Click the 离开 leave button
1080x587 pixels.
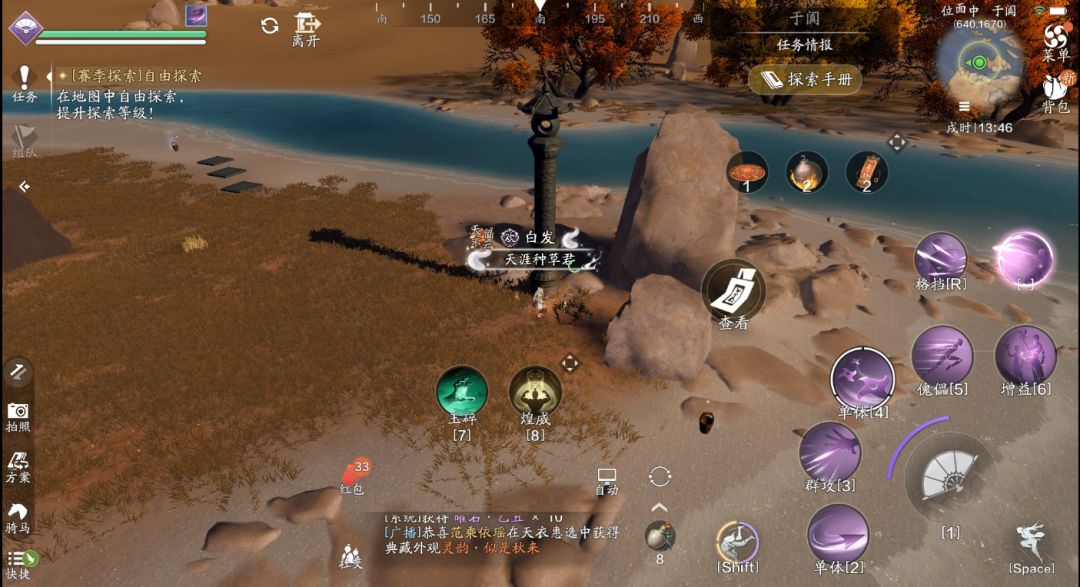coord(306,28)
